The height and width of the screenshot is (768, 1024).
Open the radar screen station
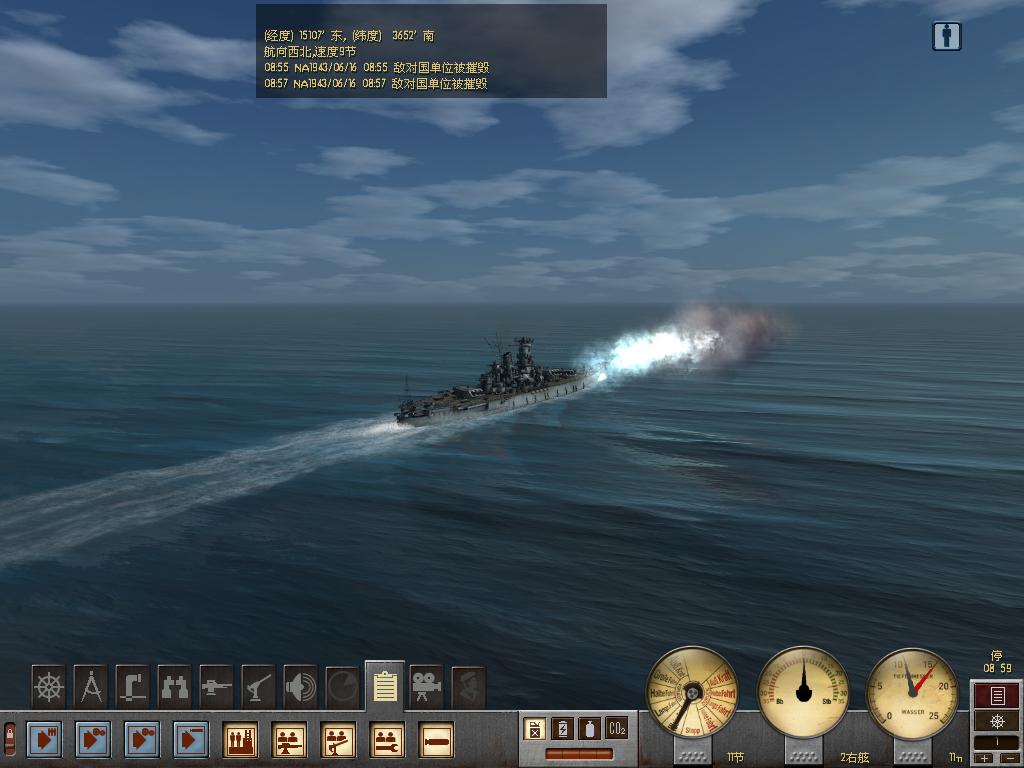[343, 687]
